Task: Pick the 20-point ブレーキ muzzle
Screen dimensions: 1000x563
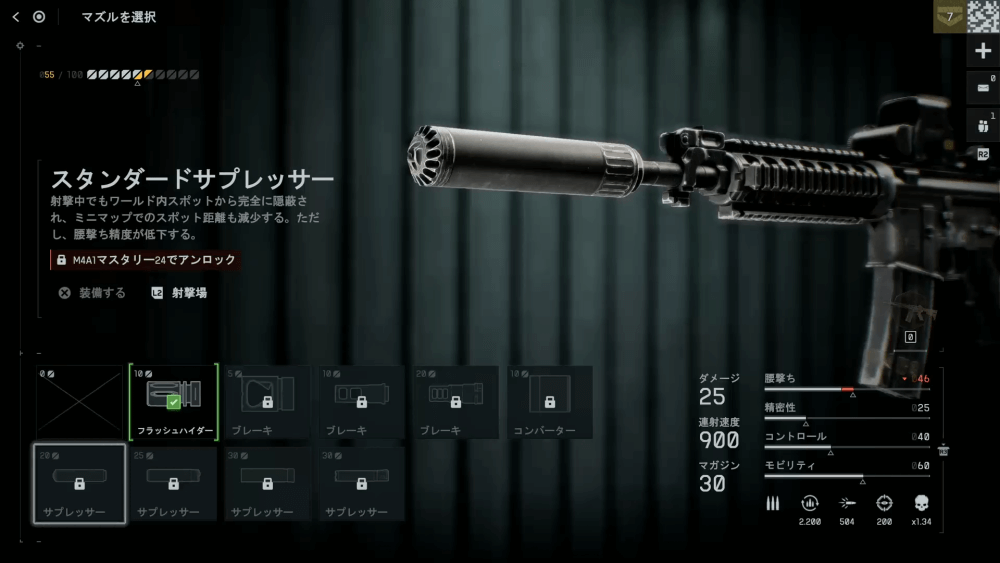Action: pos(455,402)
